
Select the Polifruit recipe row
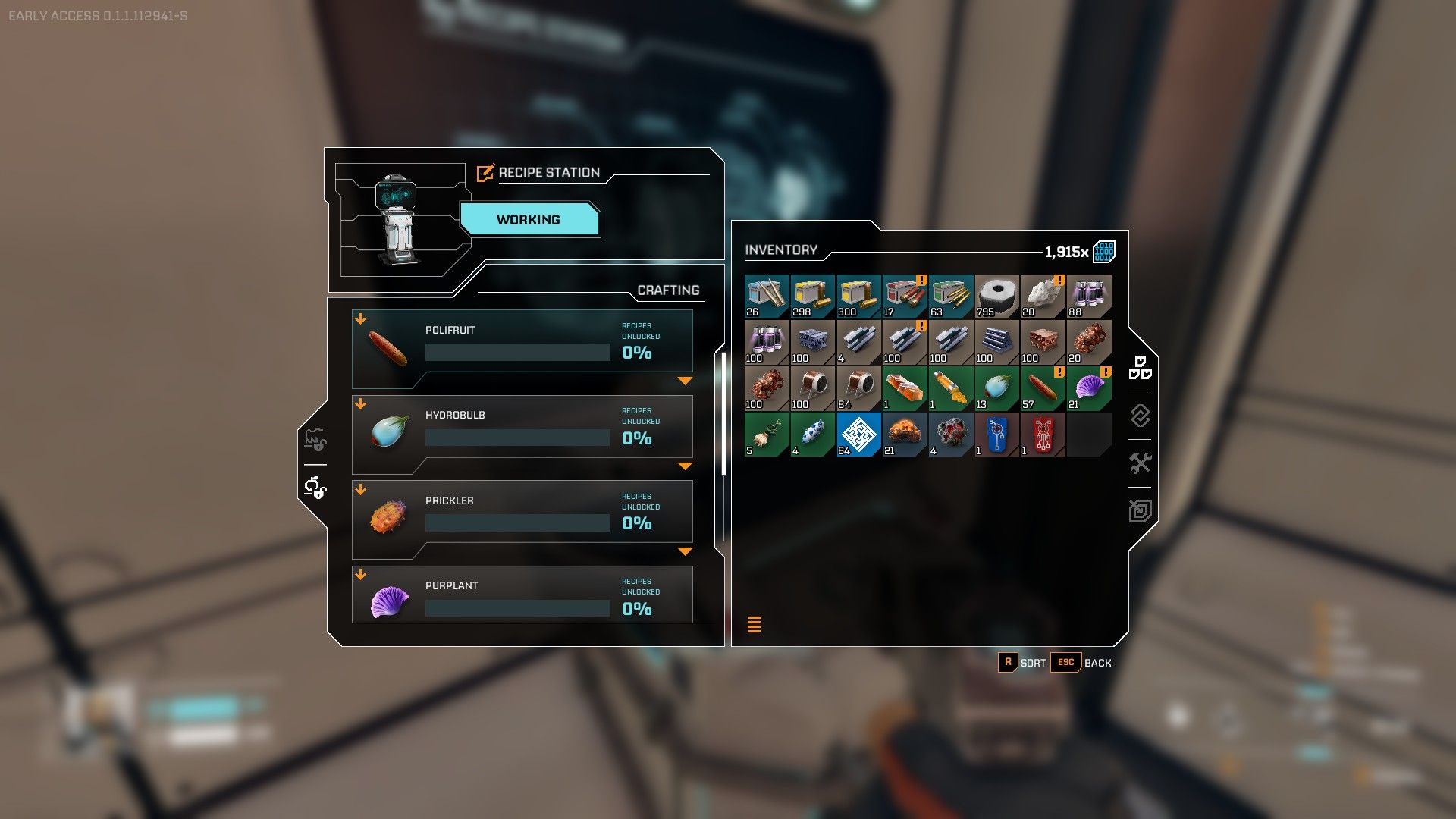click(x=522, y=341)
